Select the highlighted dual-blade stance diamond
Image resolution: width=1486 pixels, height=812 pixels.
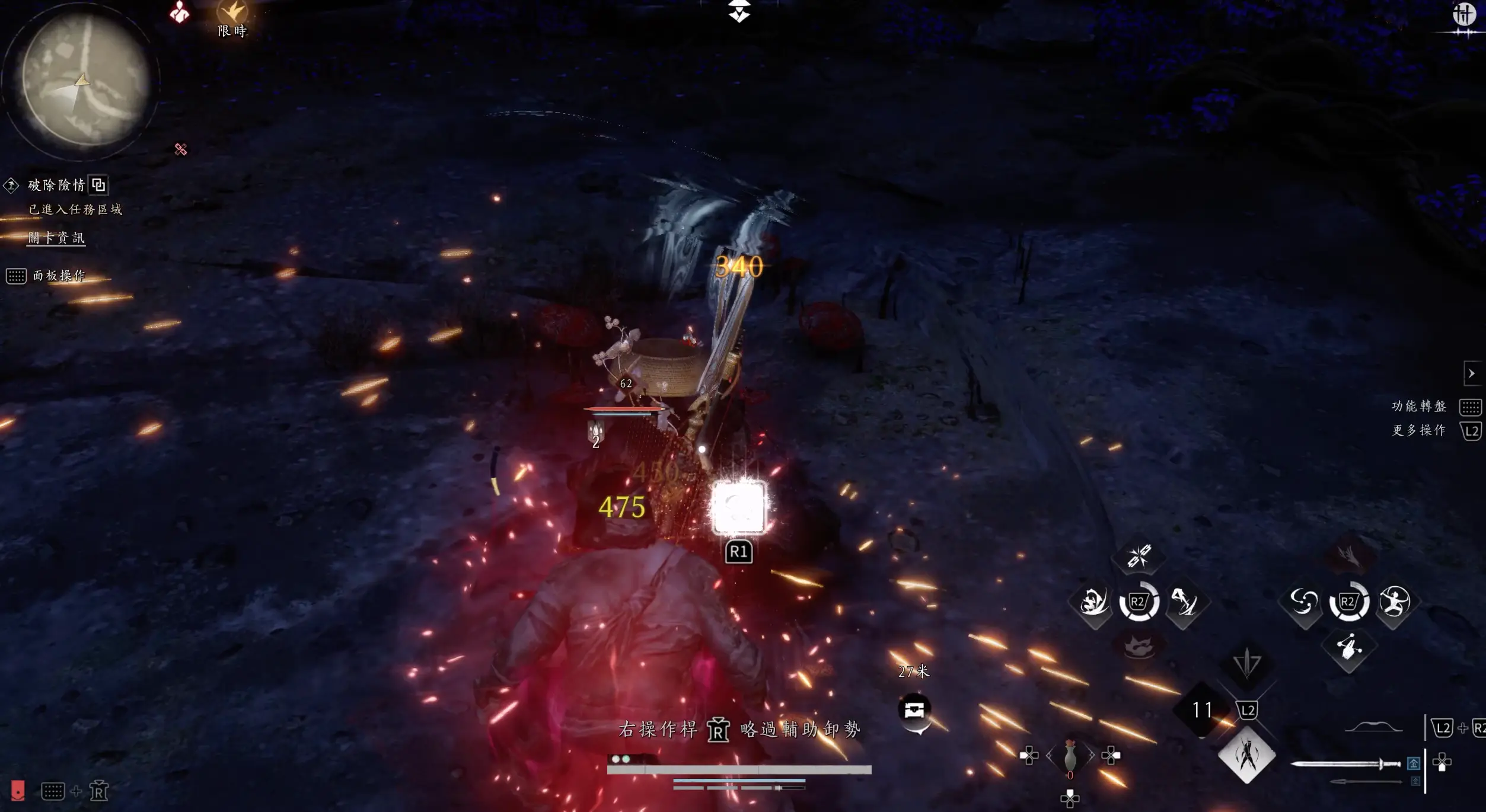point(1246,756)
